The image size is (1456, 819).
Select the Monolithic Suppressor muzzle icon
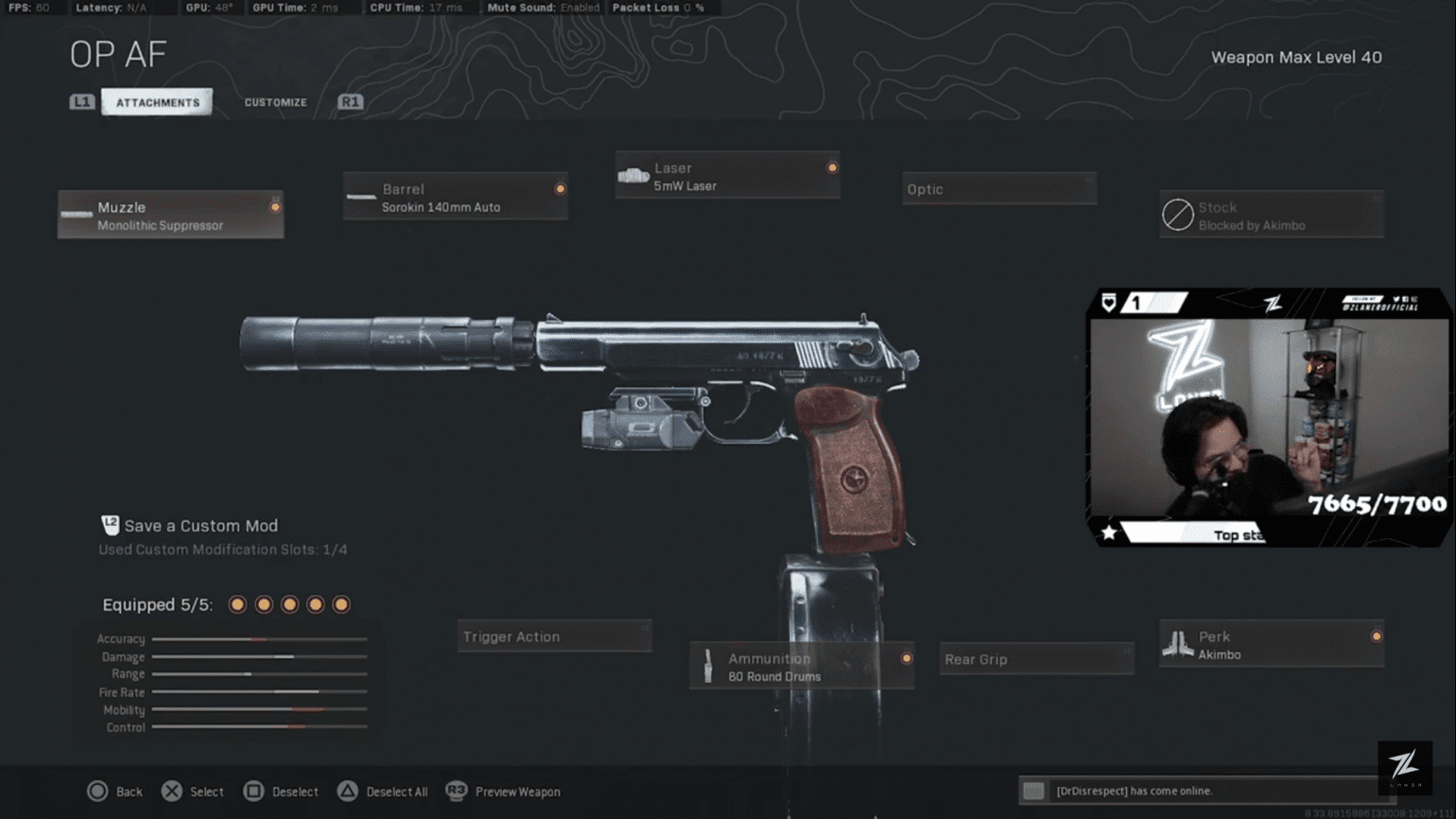tap(76, 214)
